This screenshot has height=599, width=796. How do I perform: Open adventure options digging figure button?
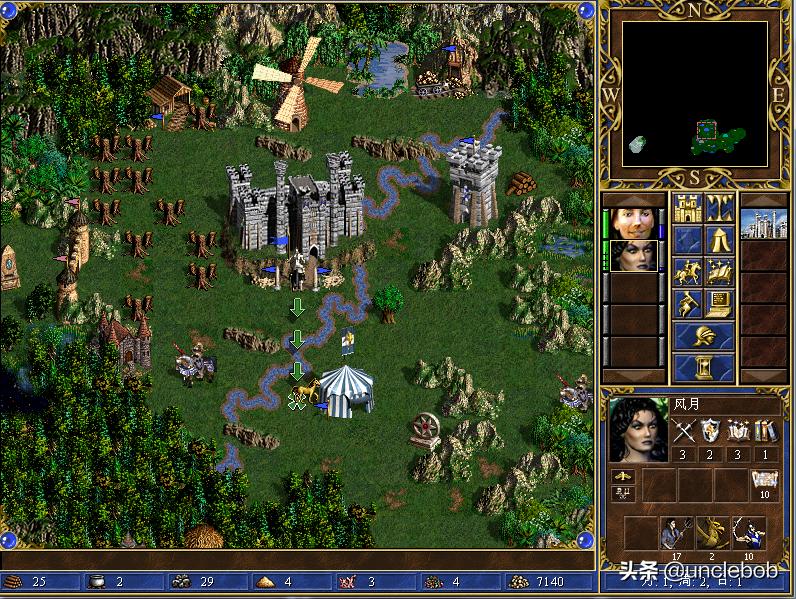686,303
